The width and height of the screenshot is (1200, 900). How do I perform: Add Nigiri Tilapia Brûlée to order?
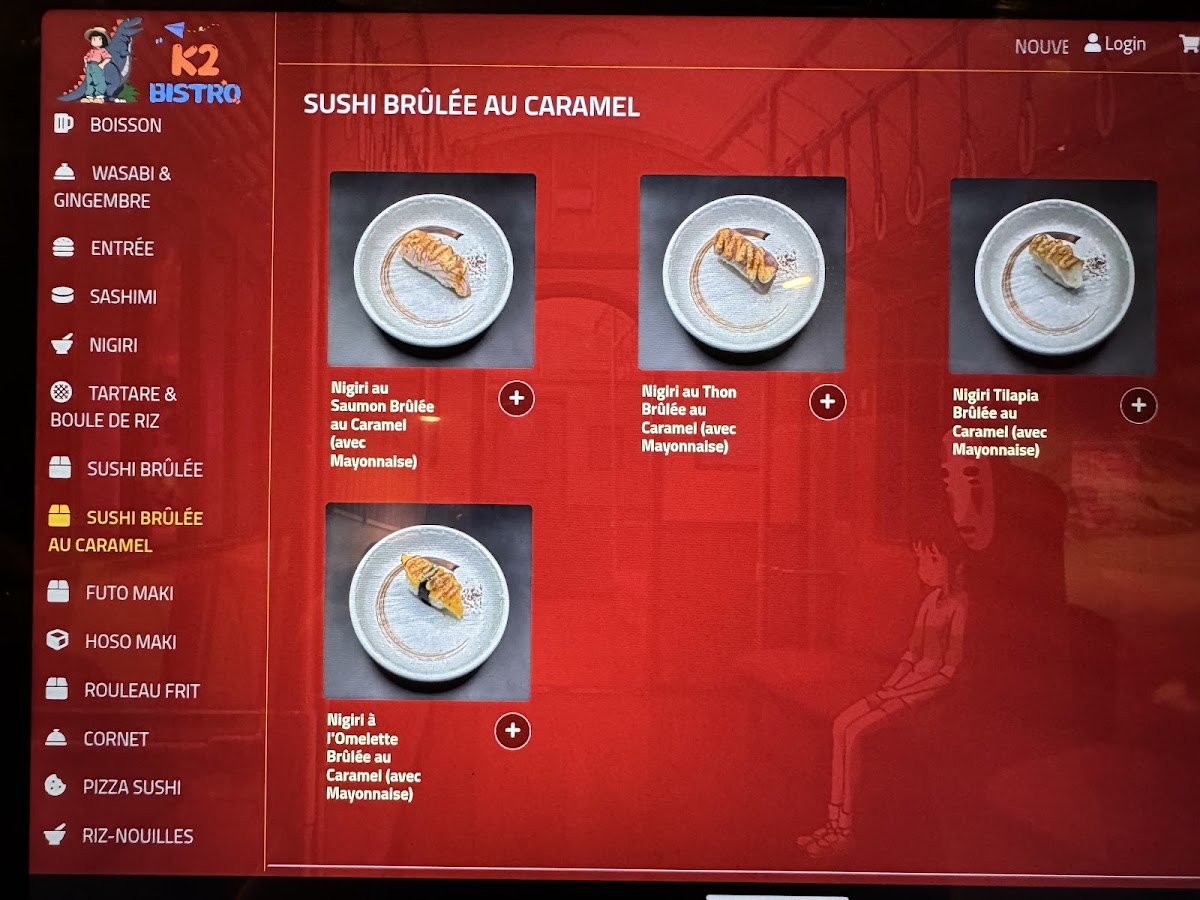point(1138,406)
